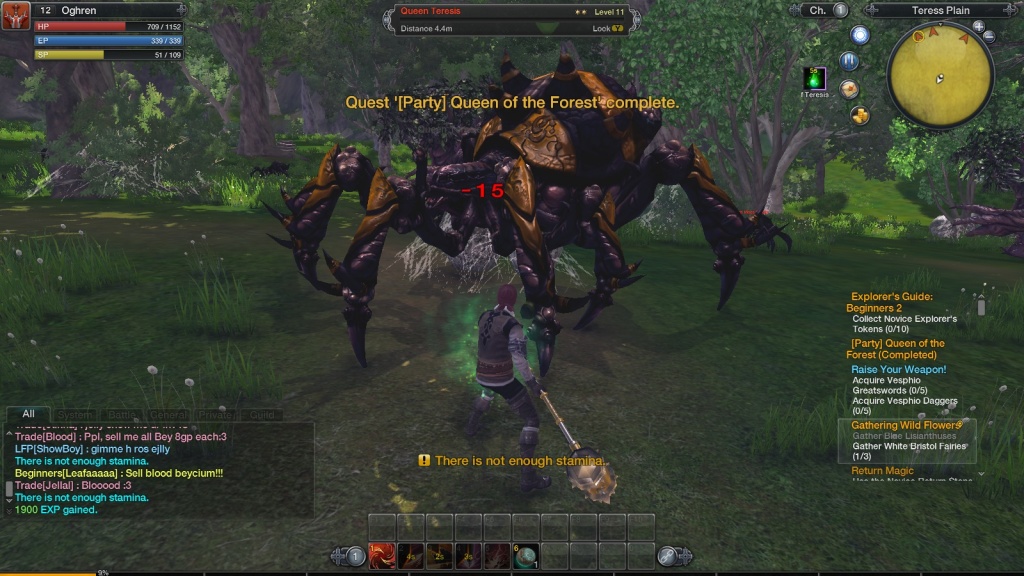Activate the red swirl skill in hotbar

click(x=382, y=556)
